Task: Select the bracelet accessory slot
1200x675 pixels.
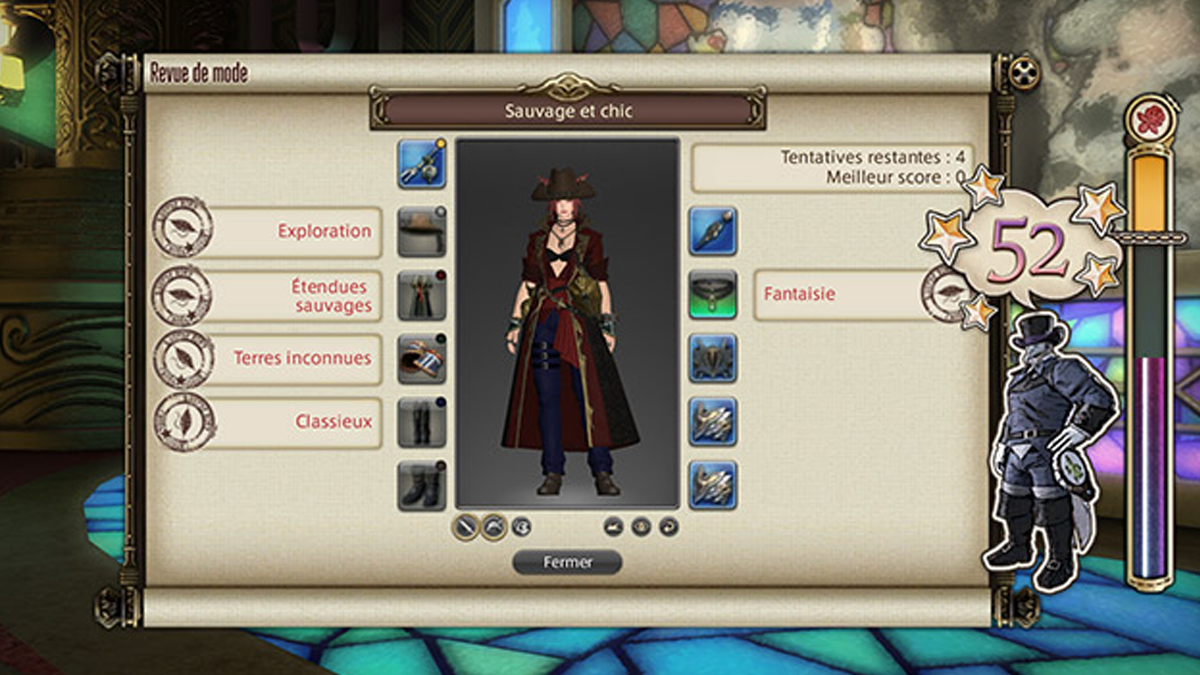Action: (713, 359)
